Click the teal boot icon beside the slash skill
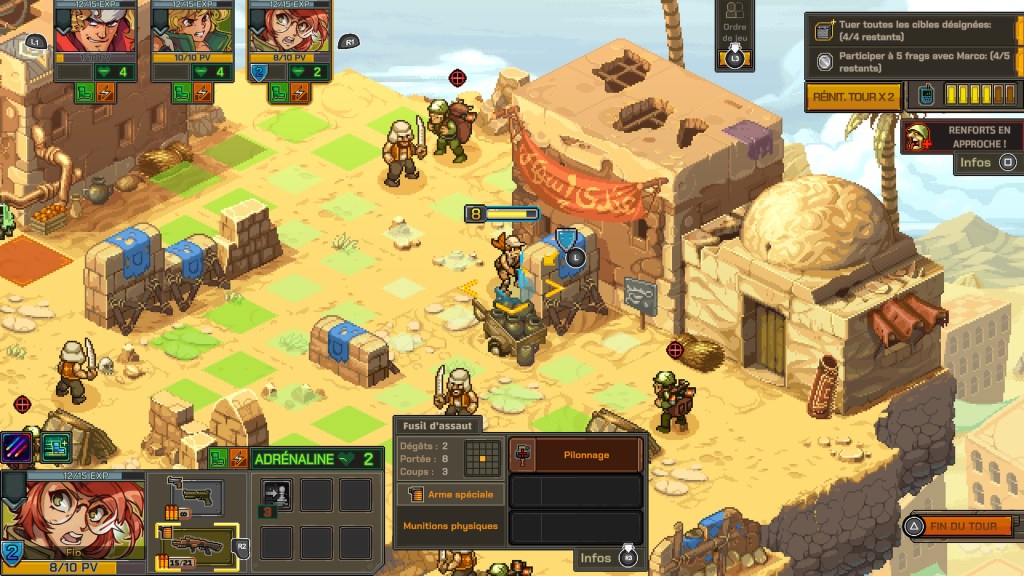Screen dimensions: 1024x576 (x=56, y=447)
